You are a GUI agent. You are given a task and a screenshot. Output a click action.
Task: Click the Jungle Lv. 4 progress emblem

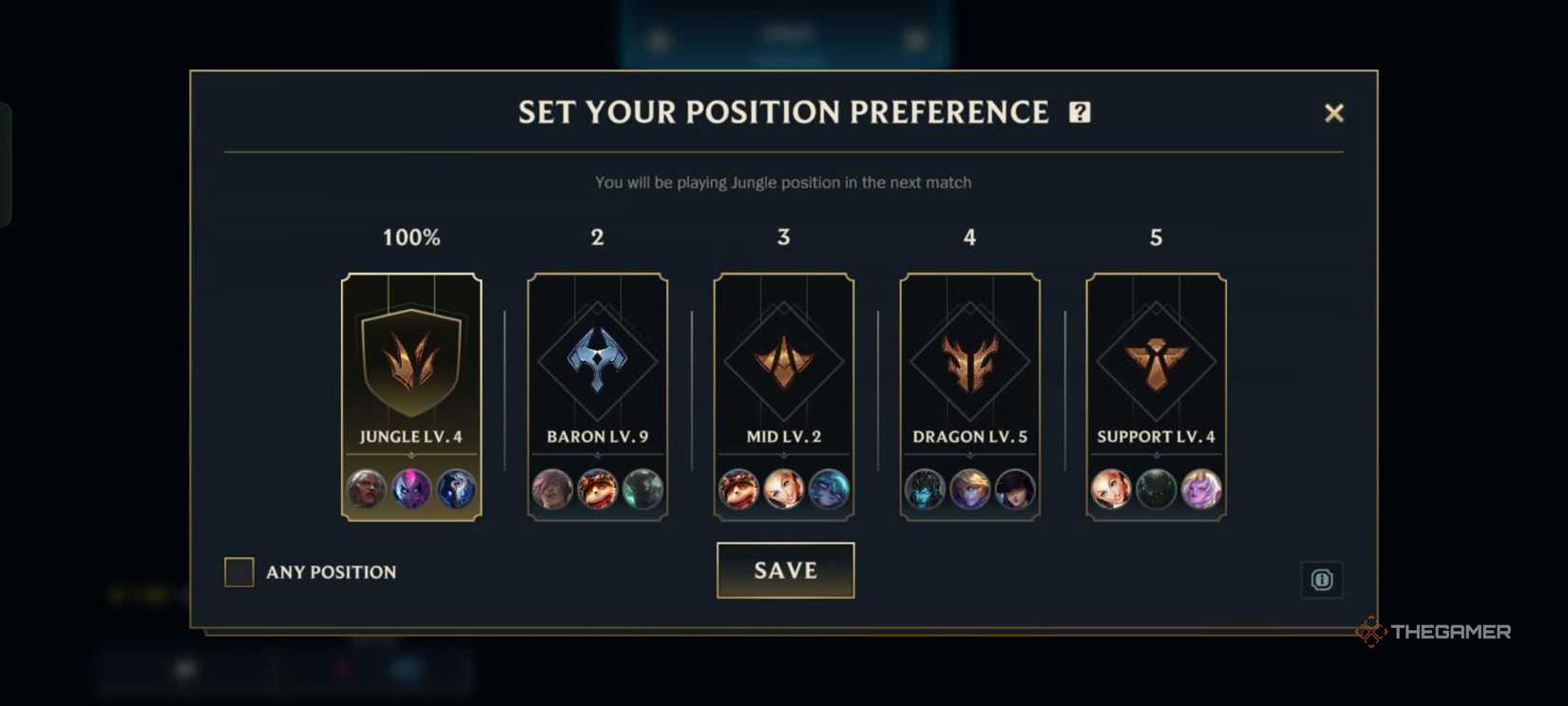(x=411, y=361)
